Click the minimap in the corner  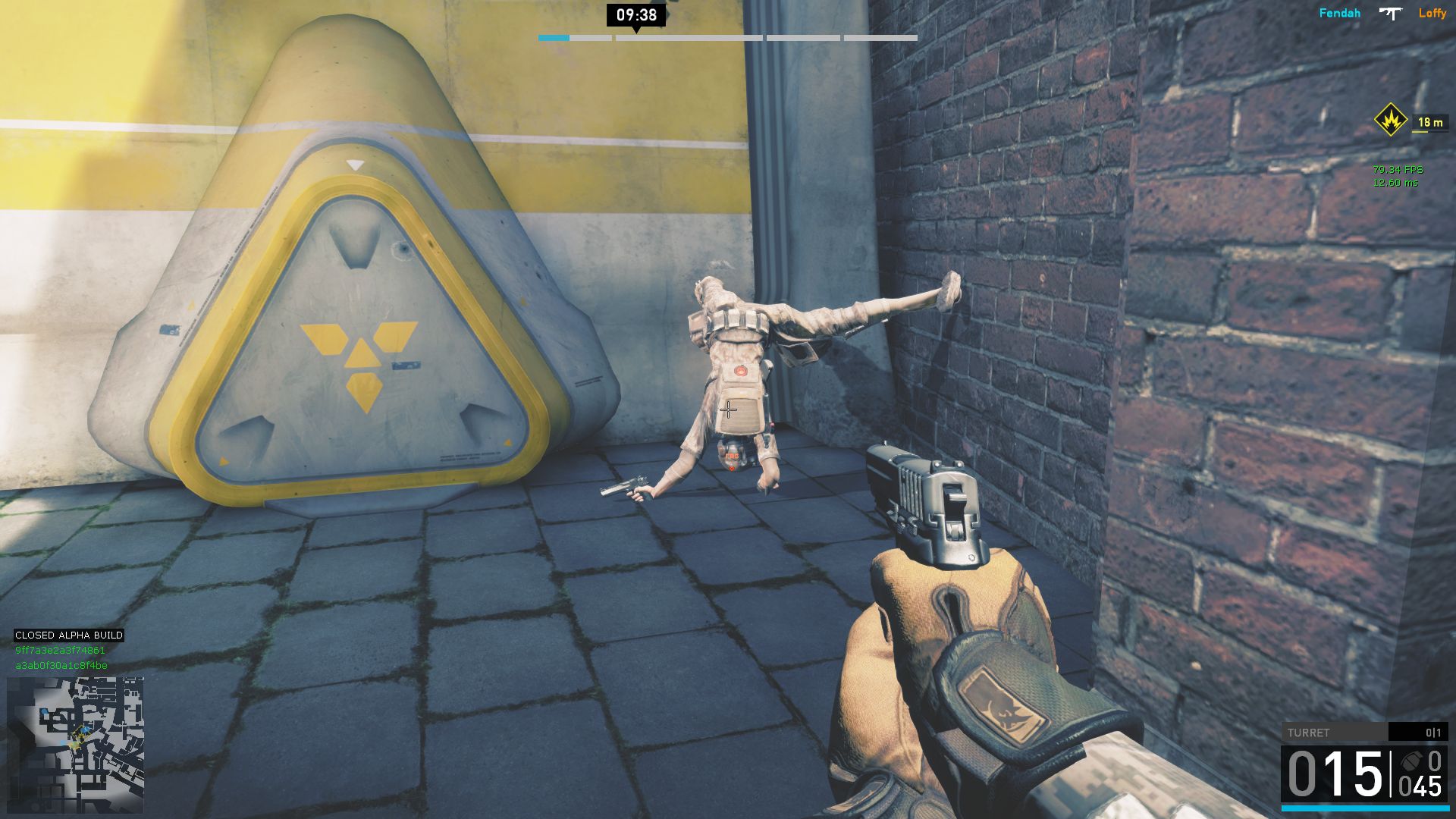(x=75, y=745)
